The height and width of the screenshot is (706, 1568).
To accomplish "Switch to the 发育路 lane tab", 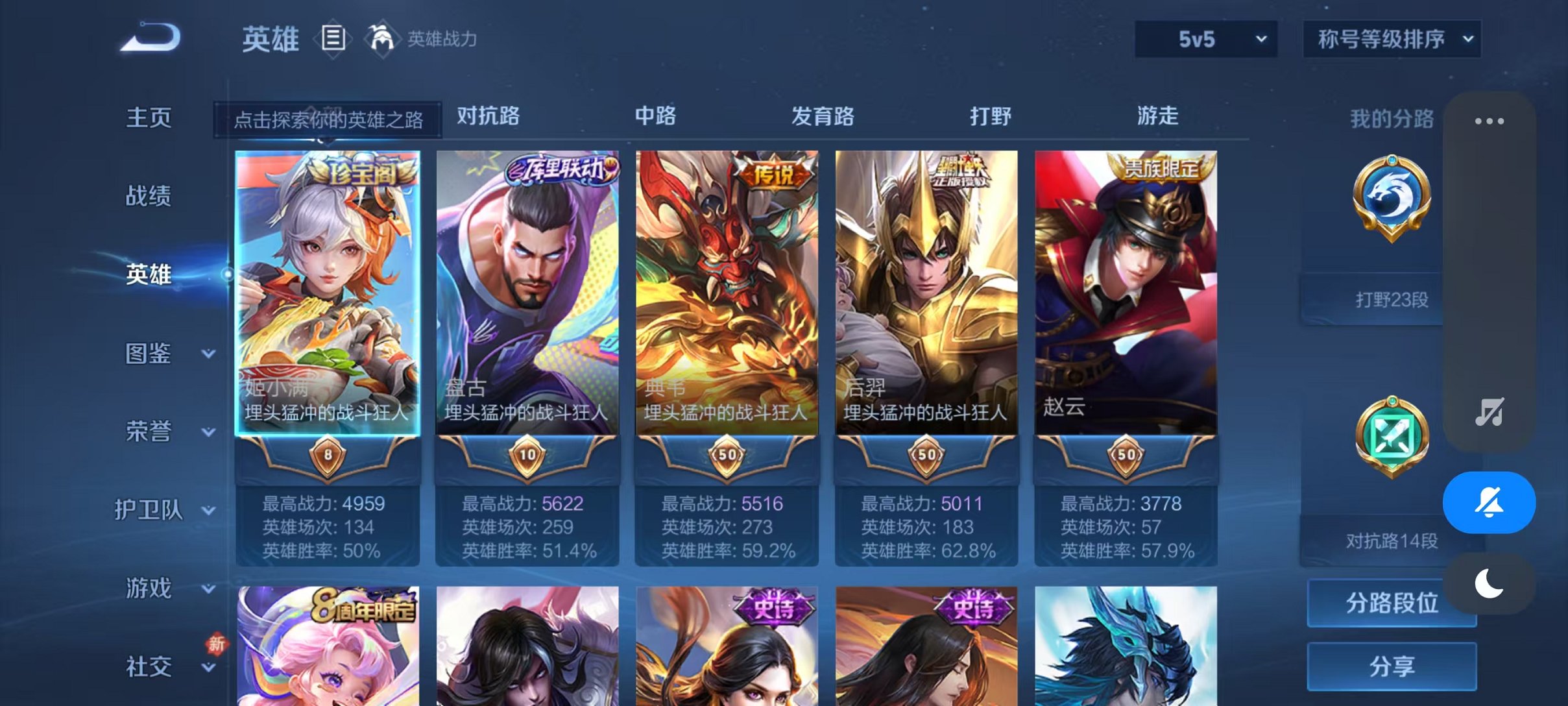I will pos(822,117).
